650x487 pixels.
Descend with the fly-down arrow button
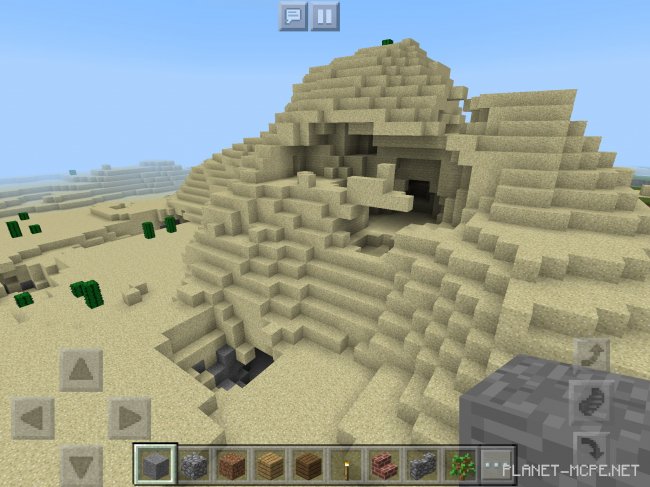click(x=592, y=448)
